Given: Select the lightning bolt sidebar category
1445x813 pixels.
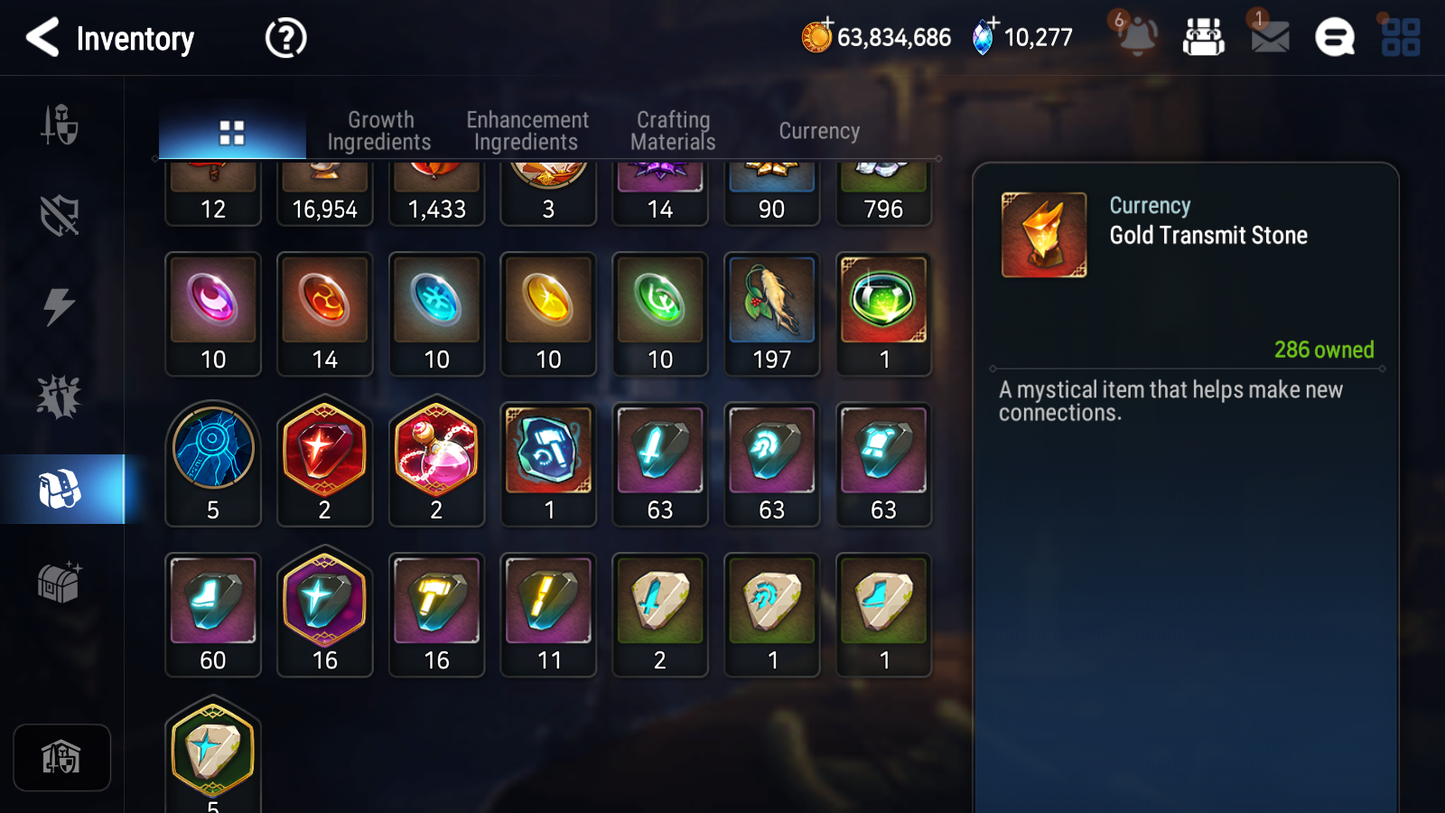Looking at the screenshot, I should click(59, 306).
